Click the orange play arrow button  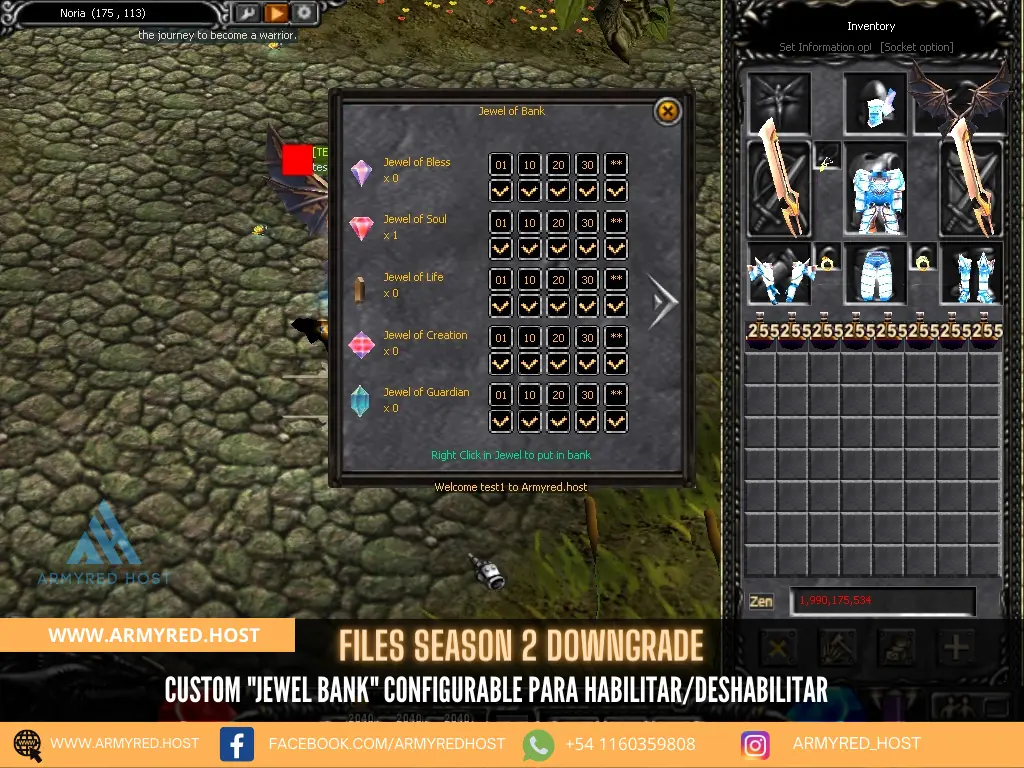(x=275, y=14)
